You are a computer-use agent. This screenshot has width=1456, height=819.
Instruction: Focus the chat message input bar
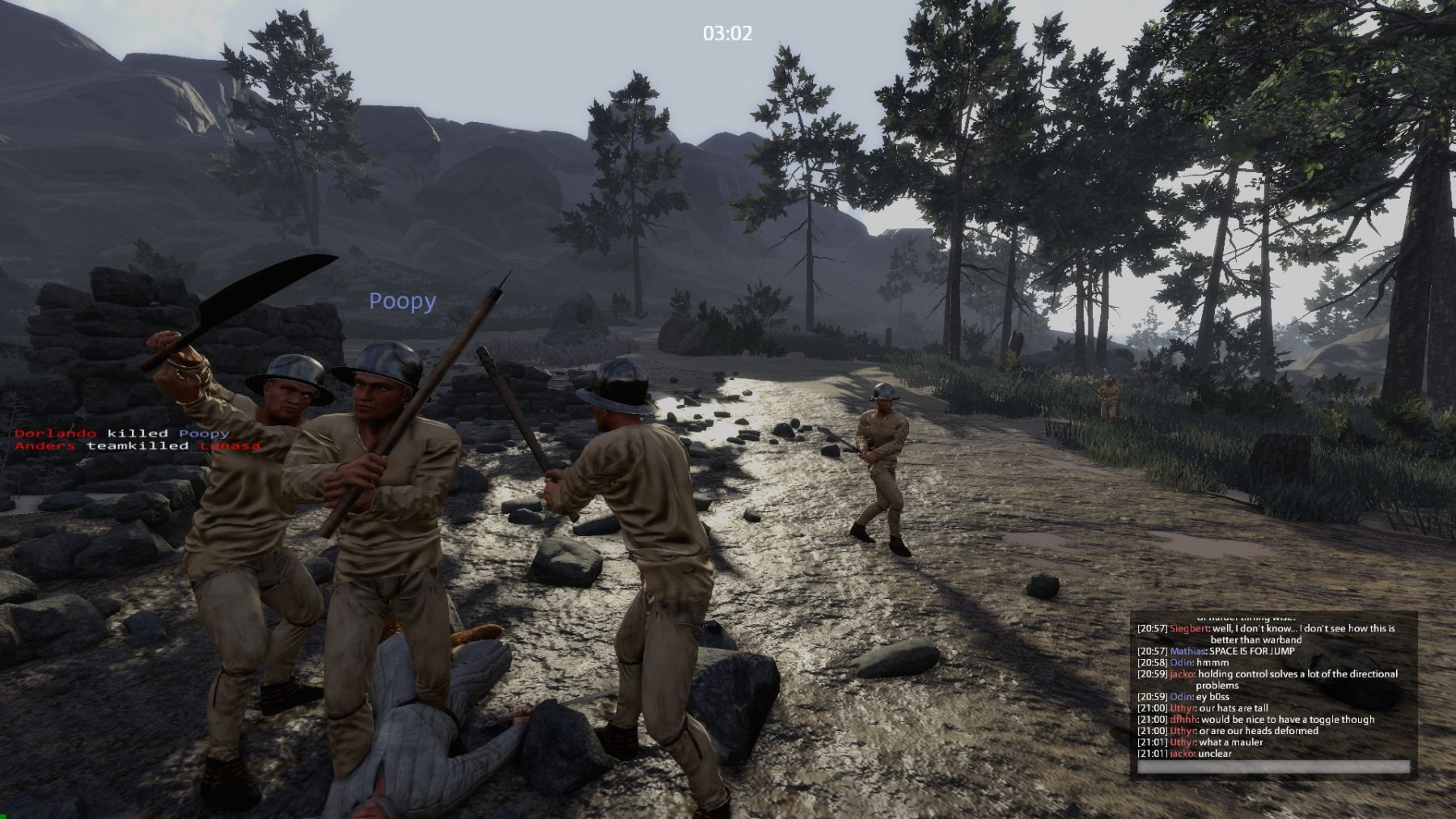(1273, 766)
